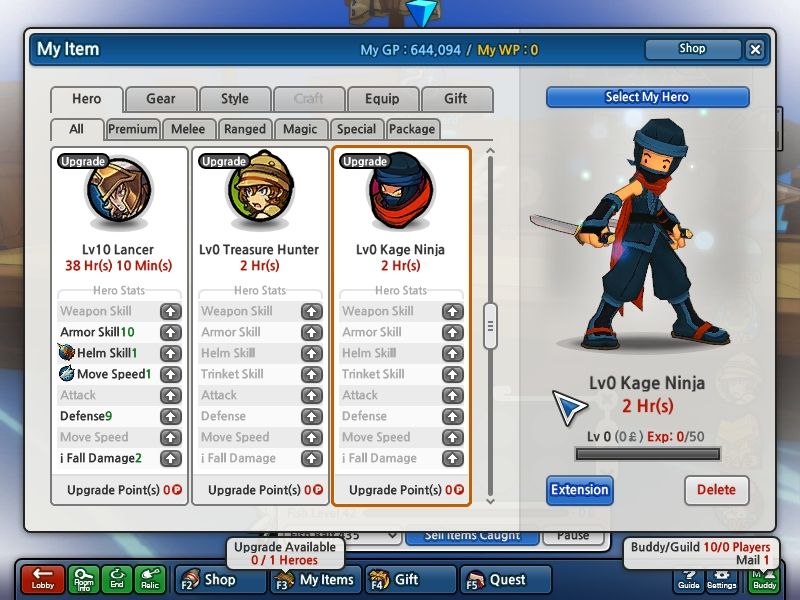Show Melee heroes only
The height and width of the screenshot is (600, 800).
(x=188, y=129)
